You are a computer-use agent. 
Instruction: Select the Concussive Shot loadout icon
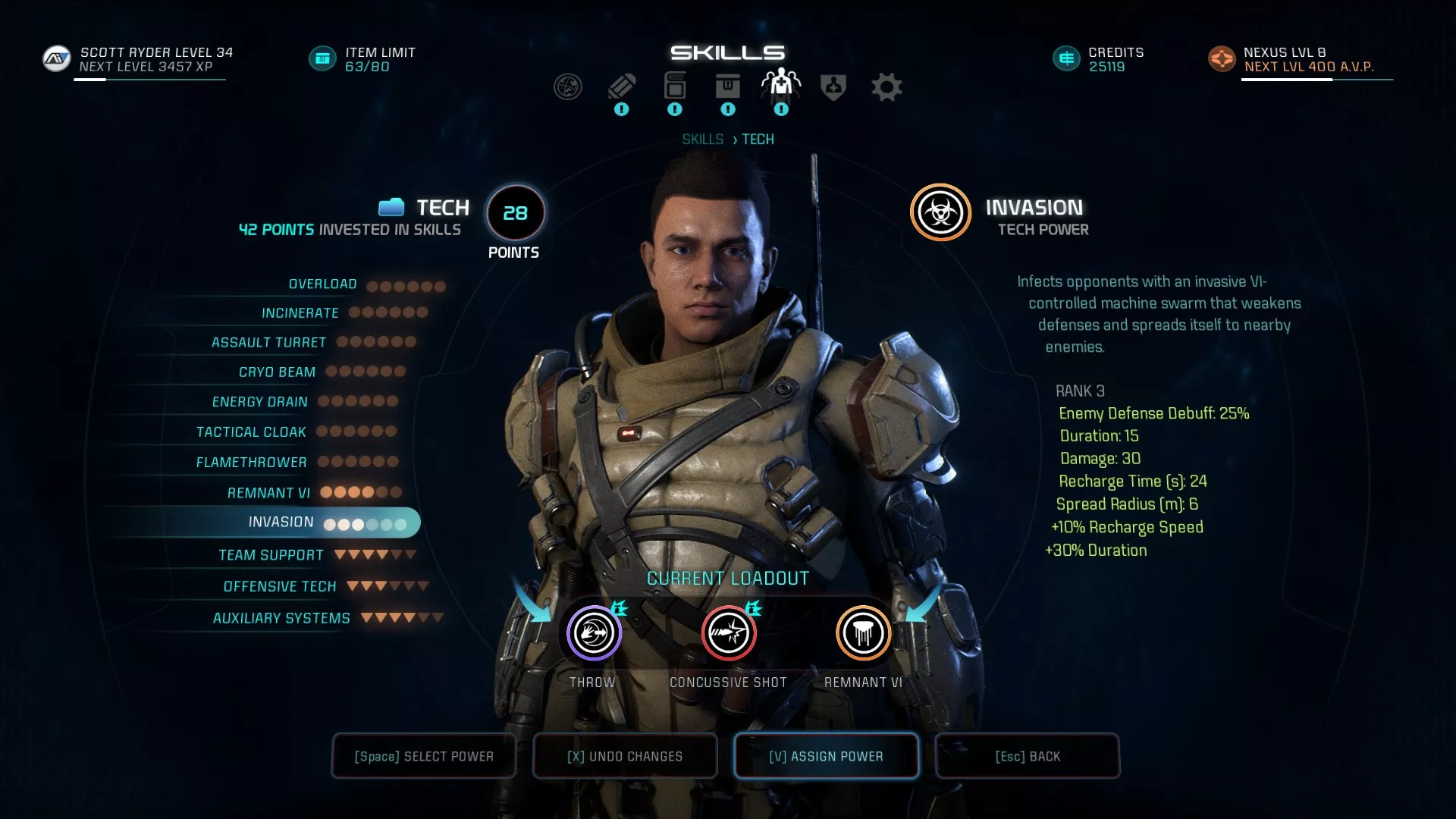[x=728, y=632]
